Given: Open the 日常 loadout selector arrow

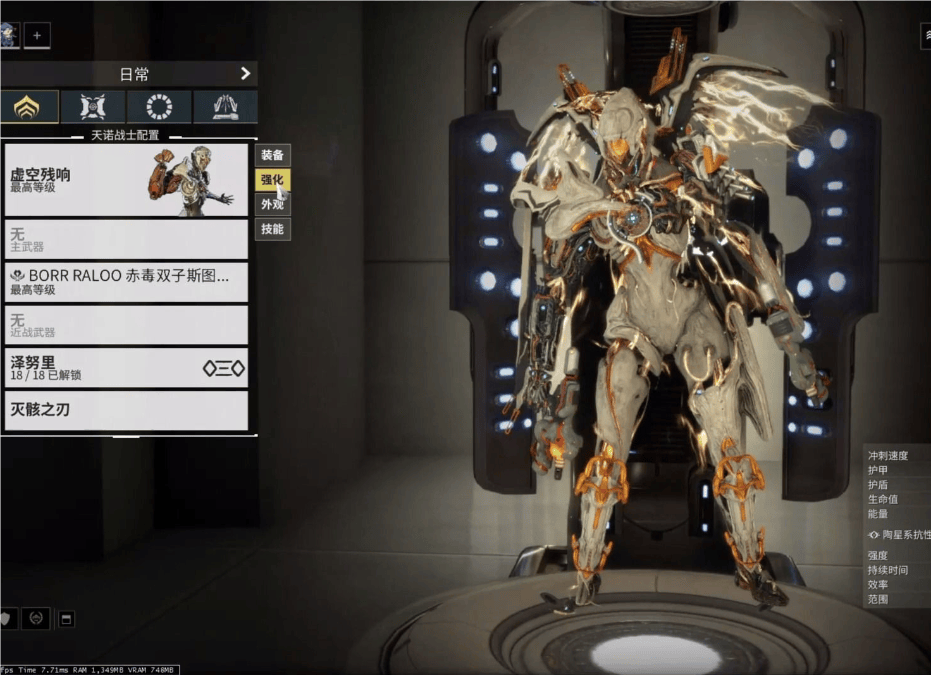Looking at the screenshot, I should pyautogui.click(x=245, y=73).
